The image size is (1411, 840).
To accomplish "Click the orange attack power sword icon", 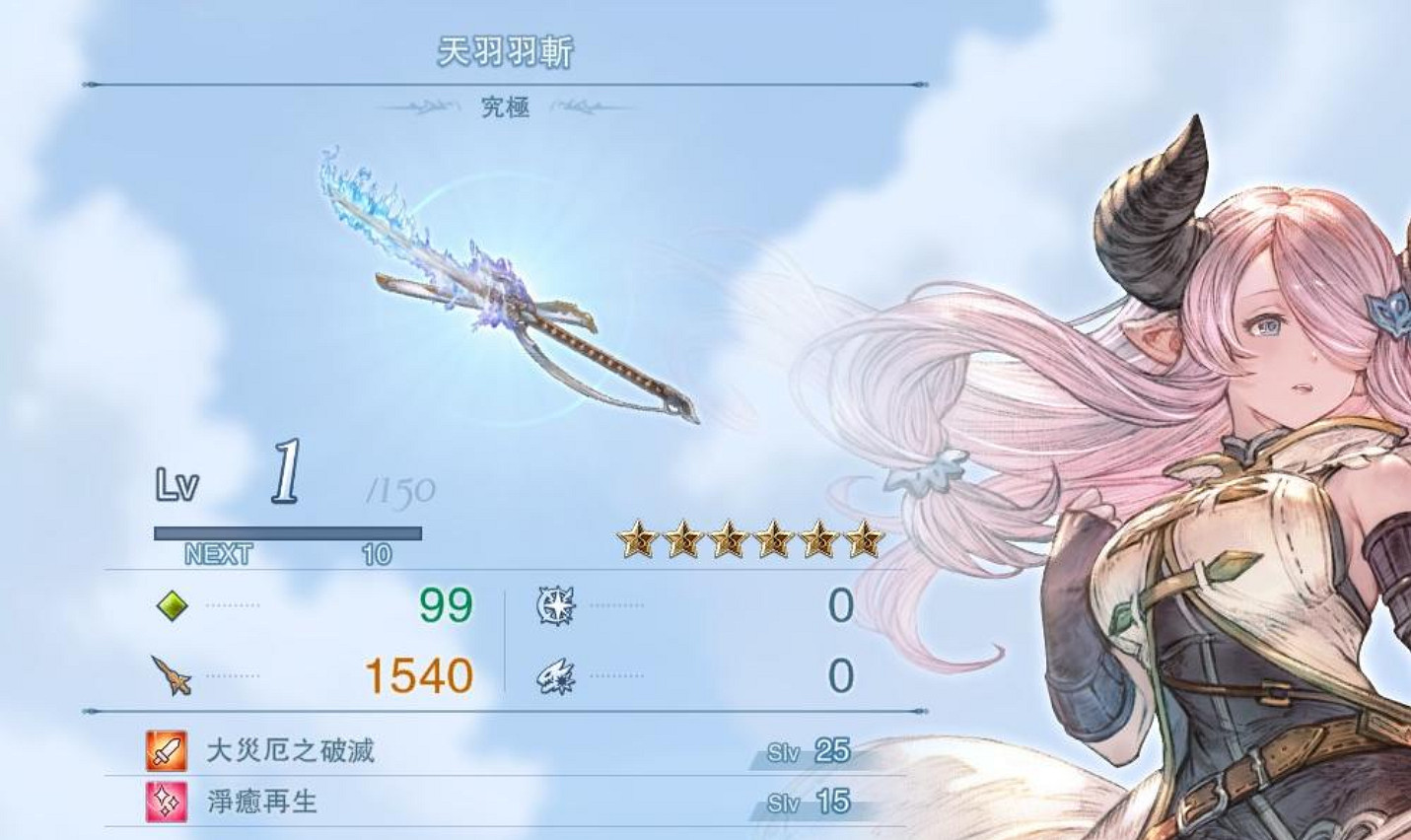I will [x=170, y=676].
